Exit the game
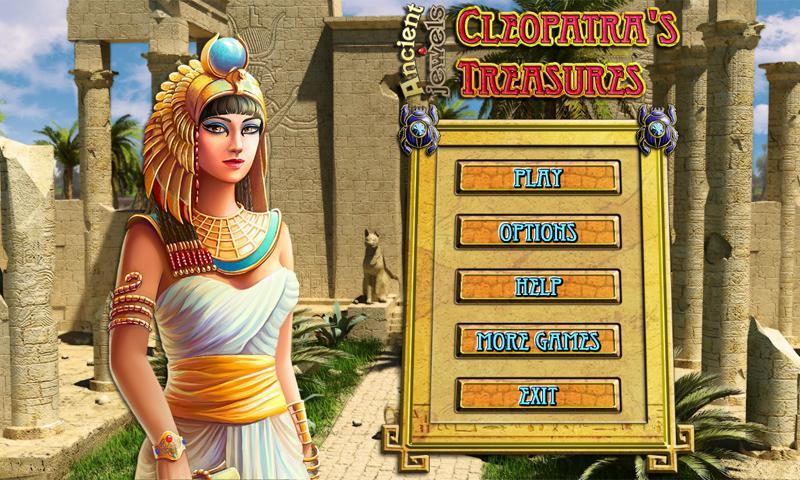The height and width of the screenshot is (480, 800). [538, 395]
